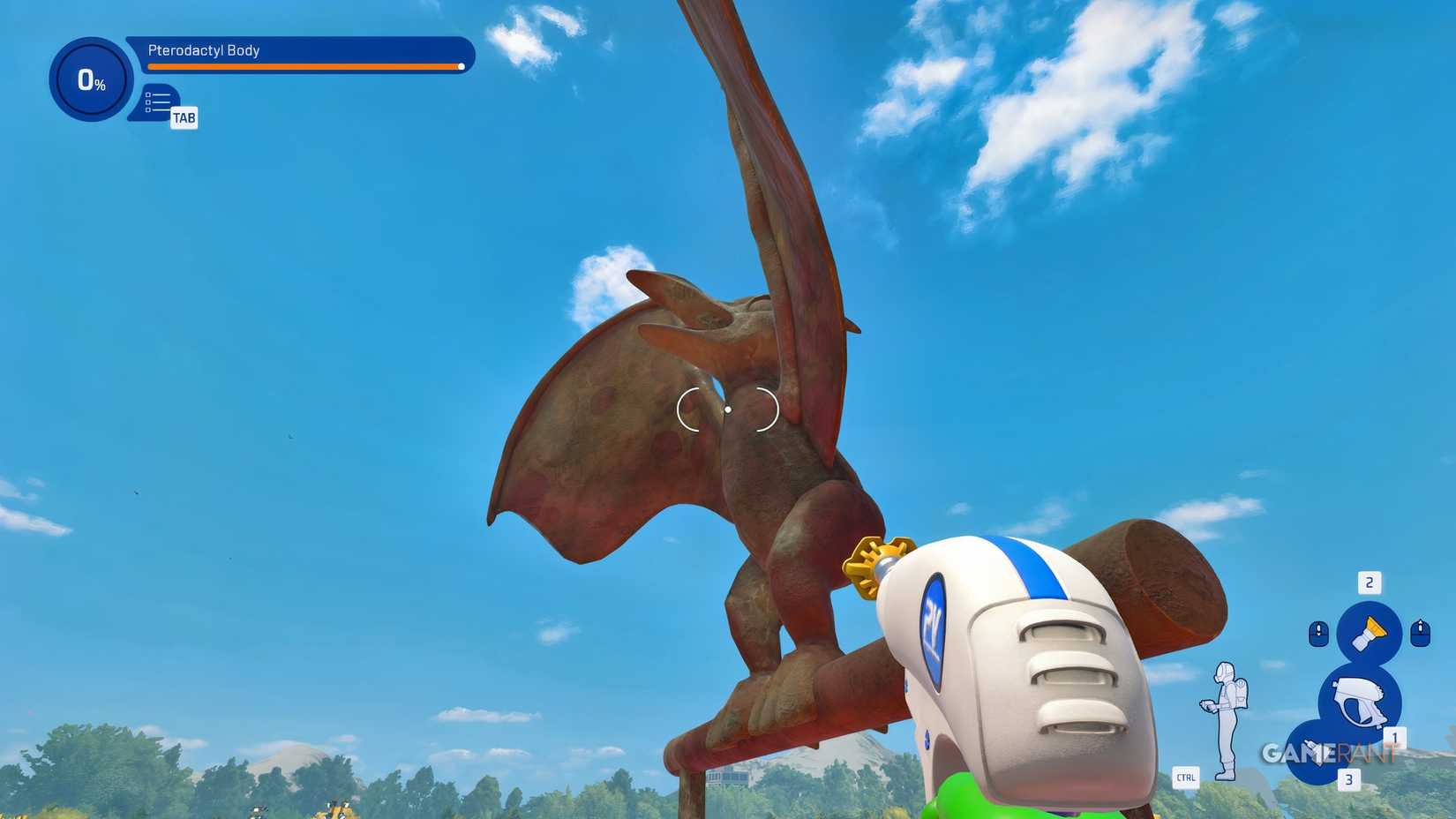Screen dimensions: 1456x819
Task: Click the right mouse scroll-wheel indicator icon
Action: tap(1421, 633)
